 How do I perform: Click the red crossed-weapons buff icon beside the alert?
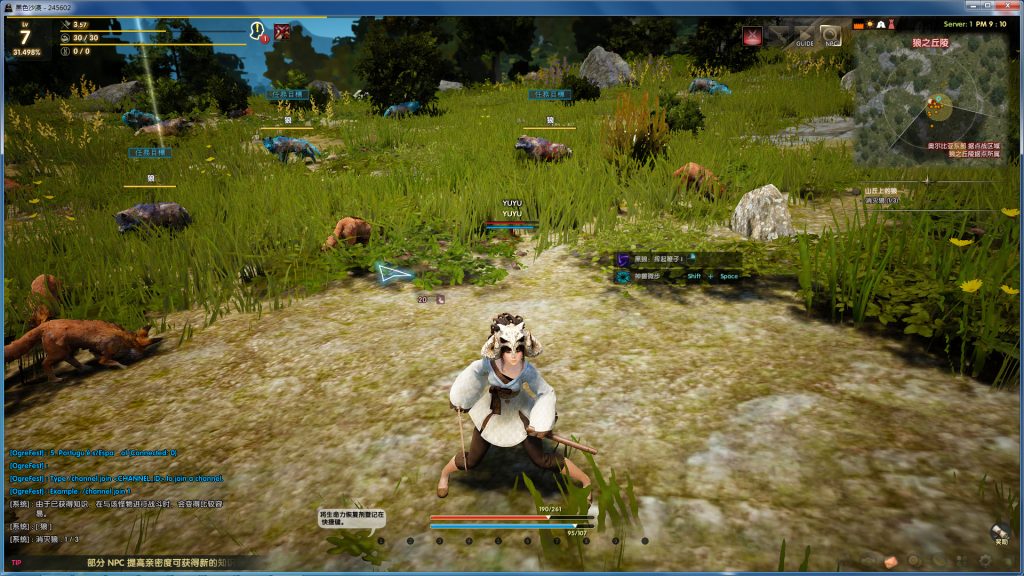tap(283, 32)
